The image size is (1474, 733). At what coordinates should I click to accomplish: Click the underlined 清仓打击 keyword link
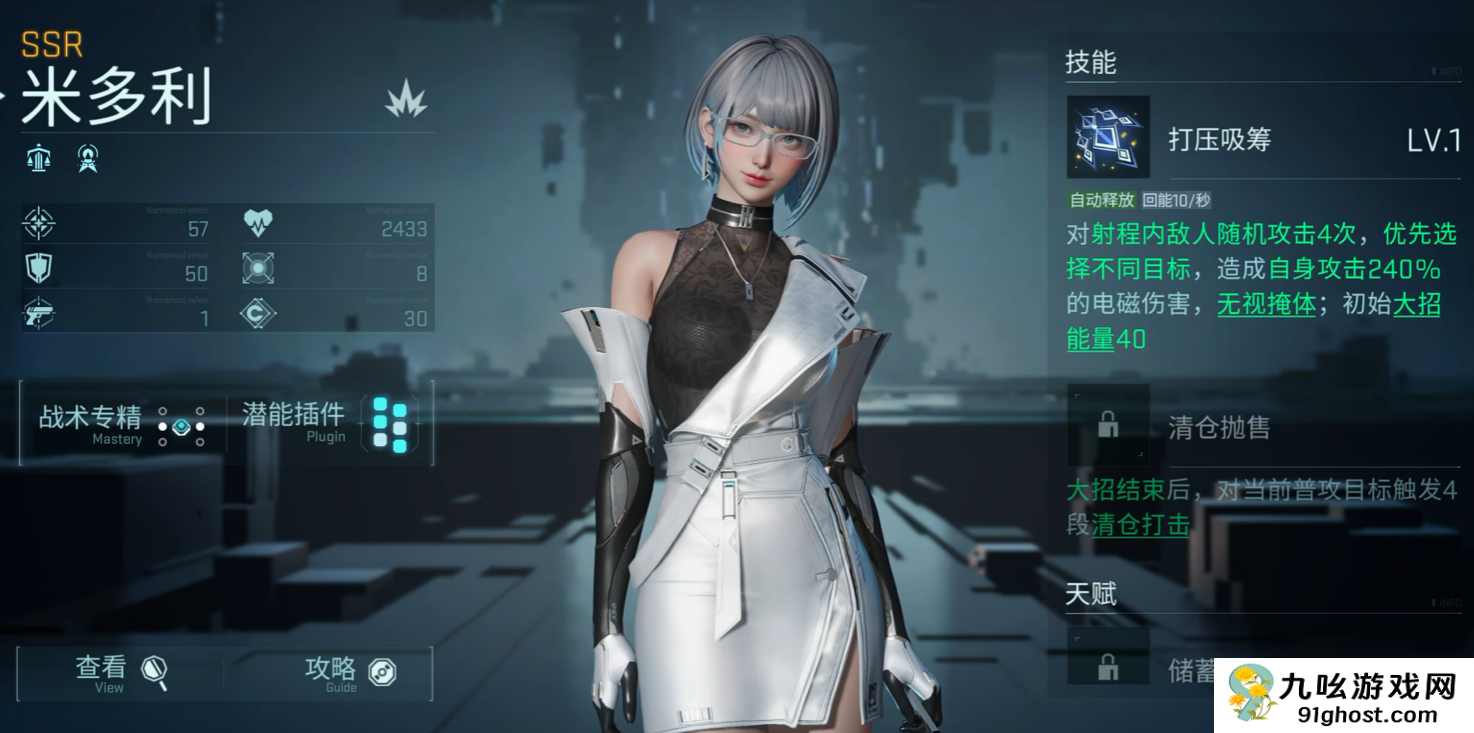[1140, 524]
